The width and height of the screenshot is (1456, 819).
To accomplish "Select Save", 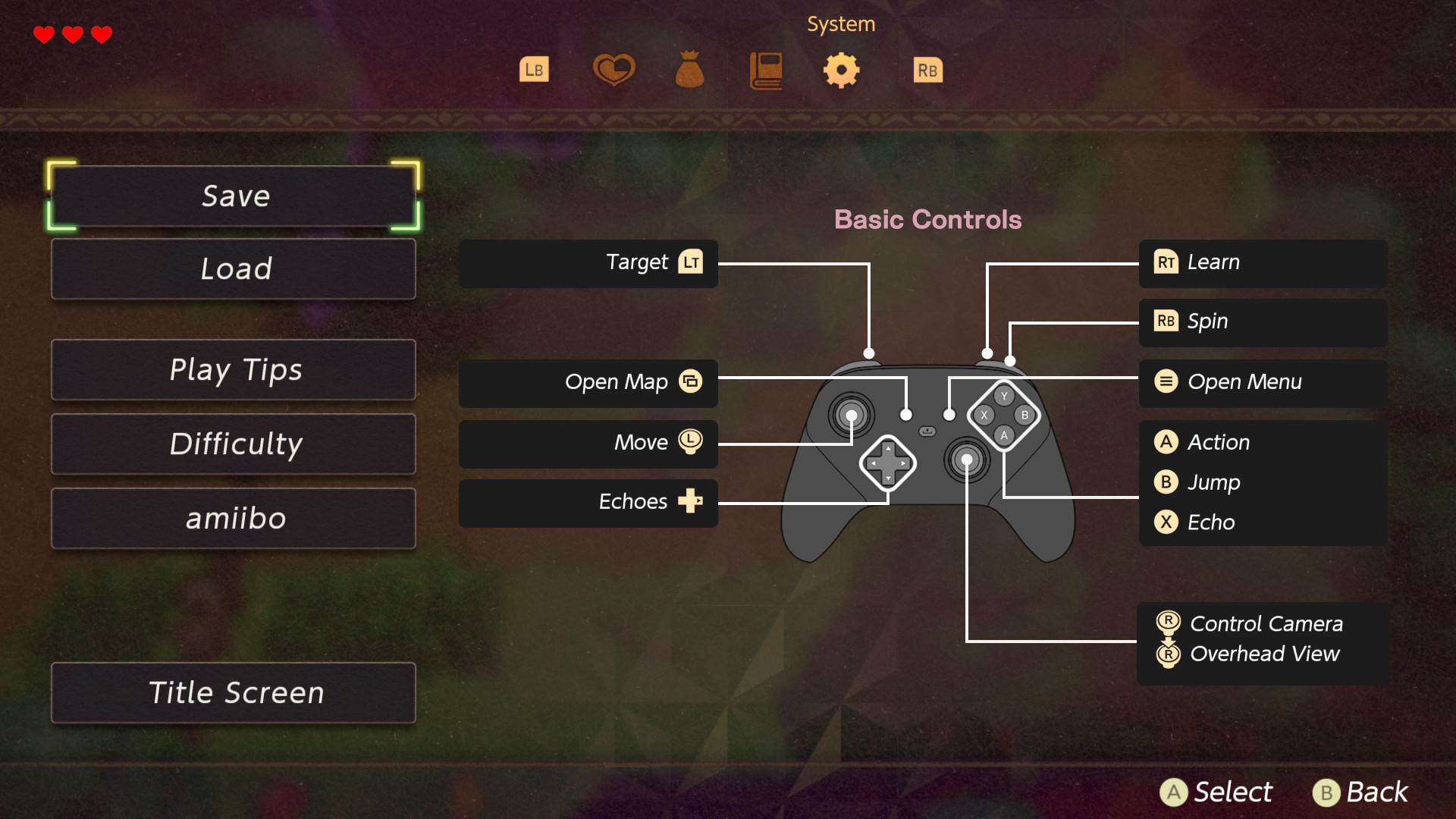I will [234, 196].
